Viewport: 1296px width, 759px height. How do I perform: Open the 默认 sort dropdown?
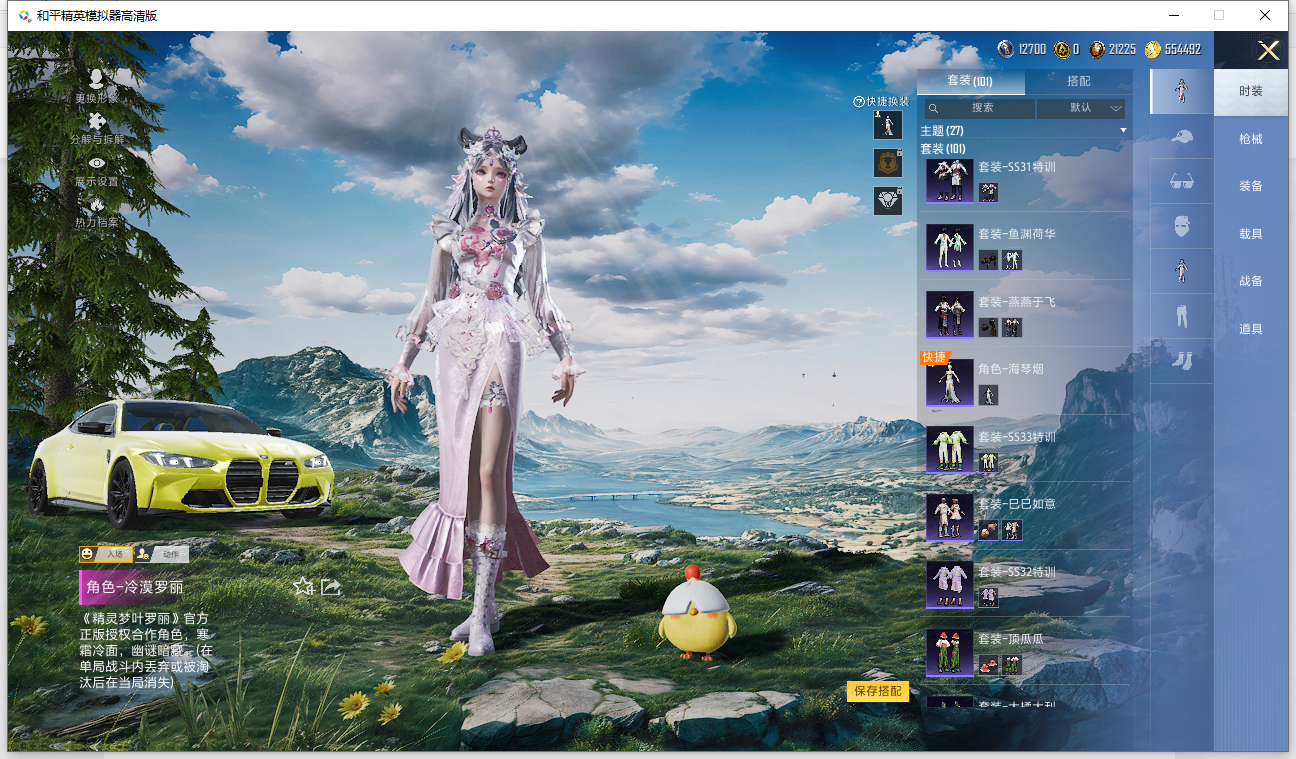tap(1081, 108)
